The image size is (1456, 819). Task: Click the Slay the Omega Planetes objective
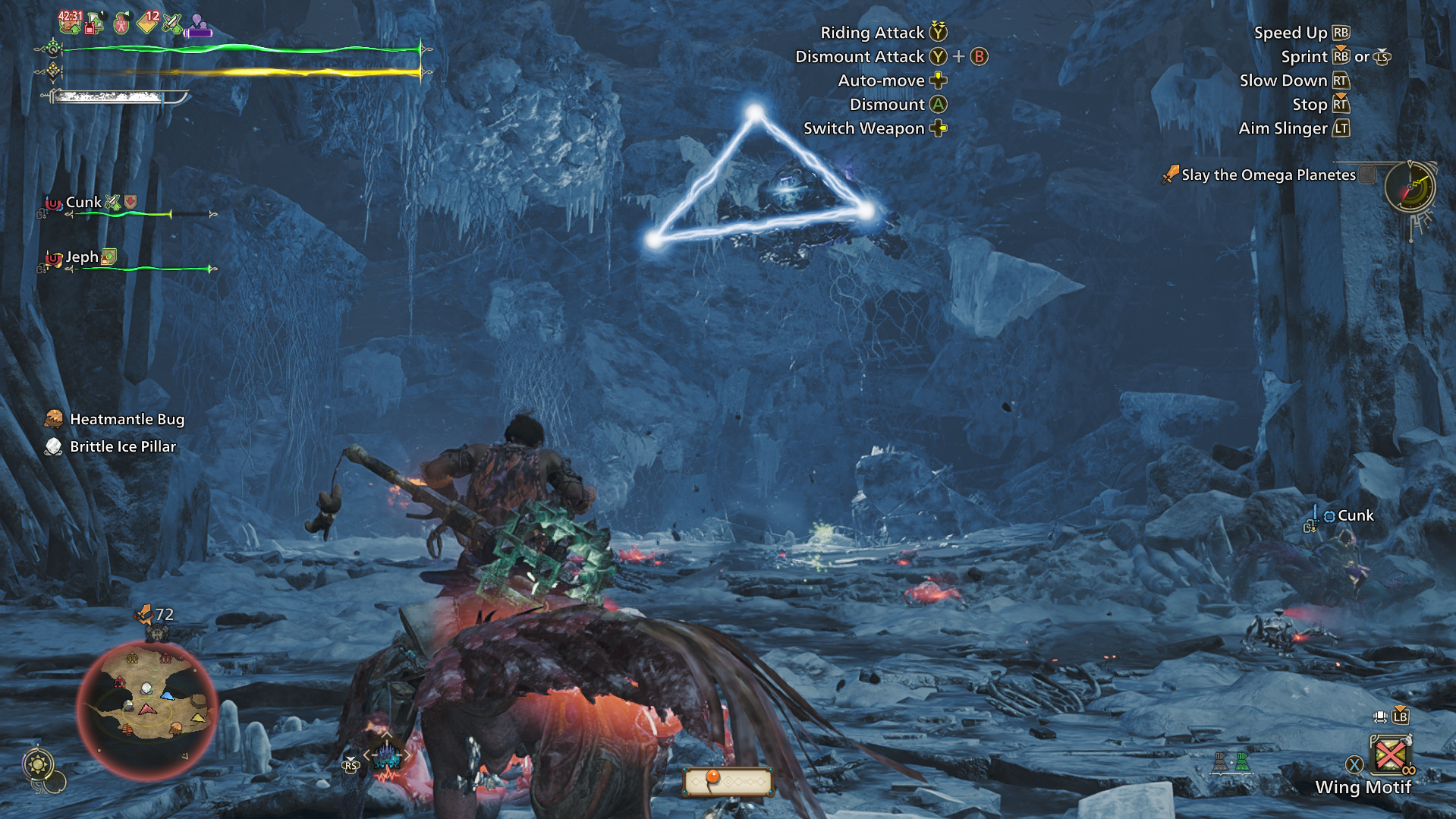(1268, 175)
